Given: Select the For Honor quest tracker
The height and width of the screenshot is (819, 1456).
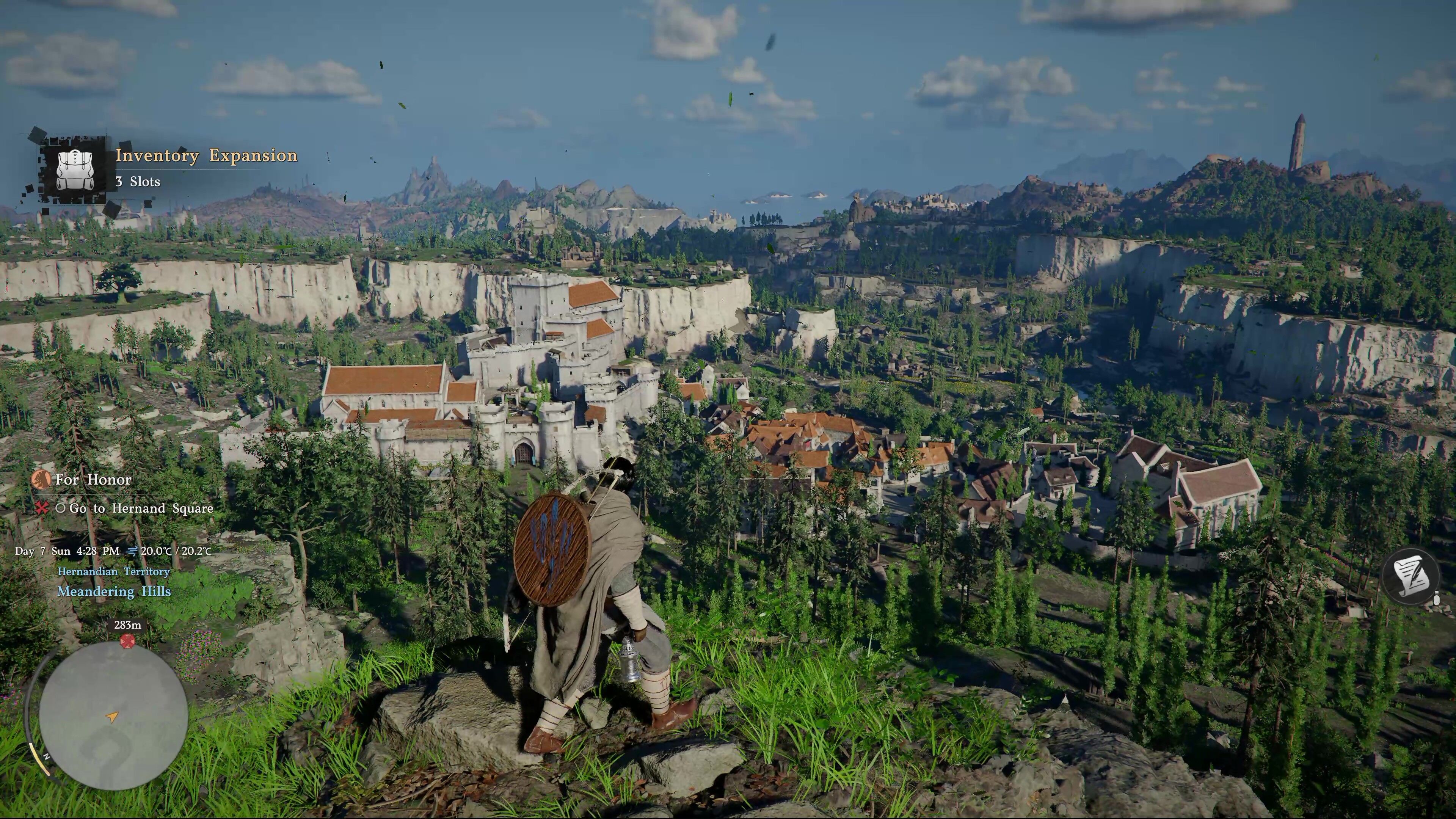Looking at the screenshot, I should tap(93, 480).
